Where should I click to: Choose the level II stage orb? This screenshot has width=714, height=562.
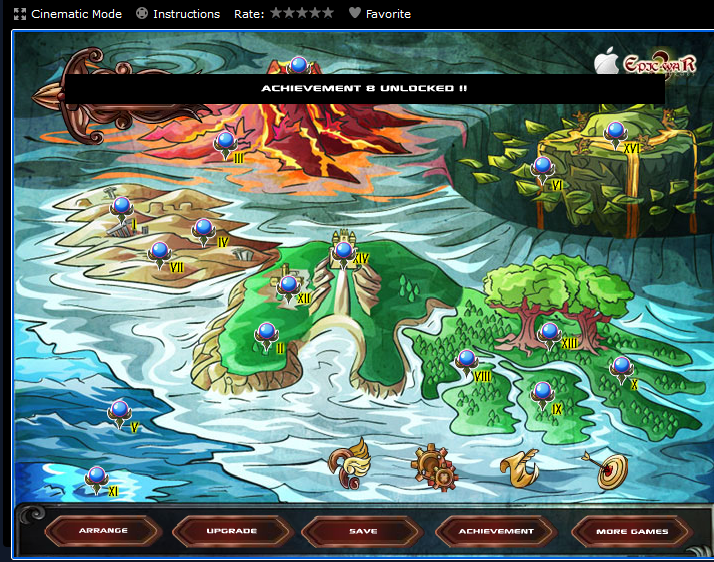click(266, 334)
